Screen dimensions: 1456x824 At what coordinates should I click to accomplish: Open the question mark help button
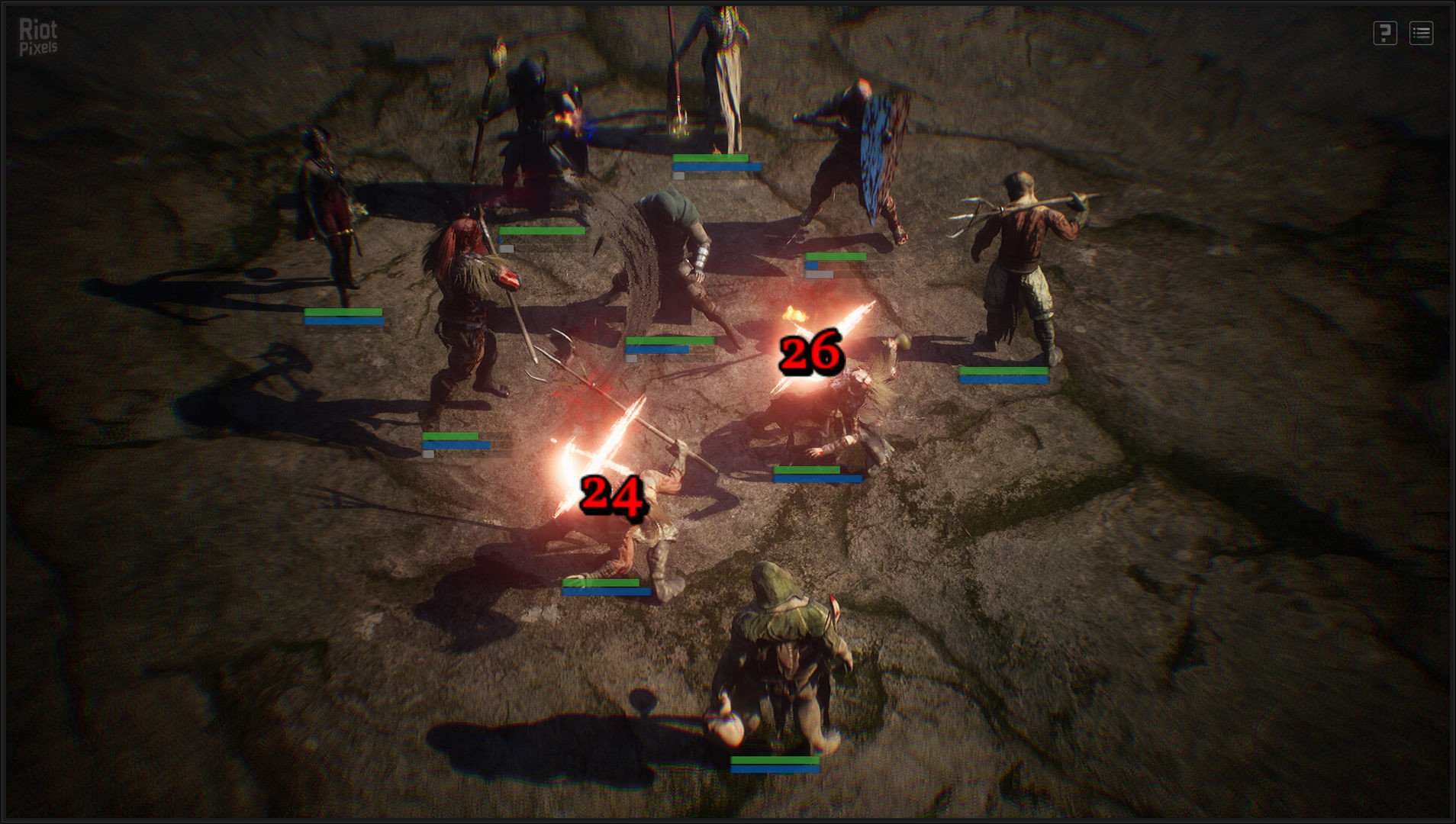tap(1385, 33)
